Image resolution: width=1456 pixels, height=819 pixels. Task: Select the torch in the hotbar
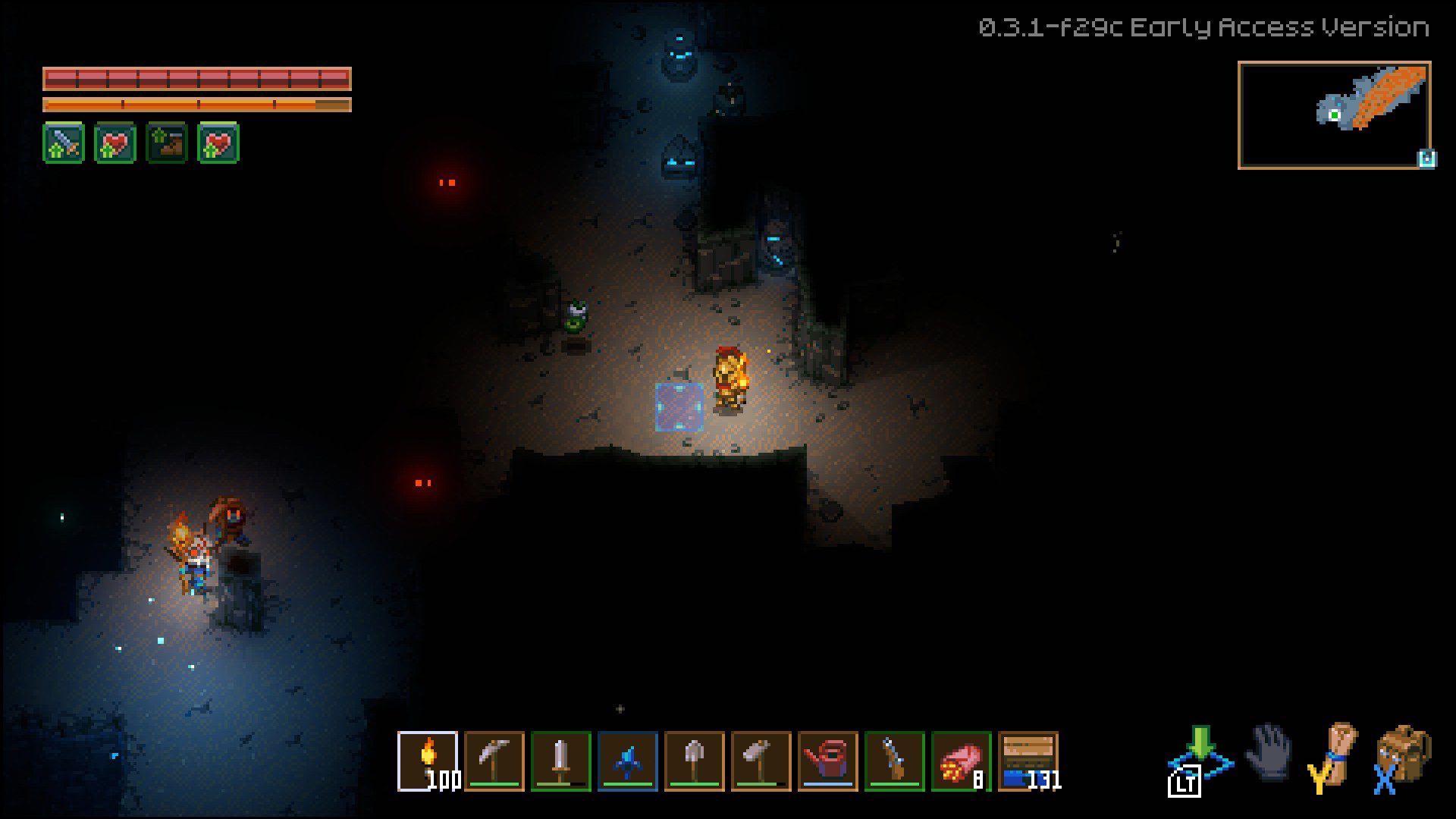[x=428, y=762]
